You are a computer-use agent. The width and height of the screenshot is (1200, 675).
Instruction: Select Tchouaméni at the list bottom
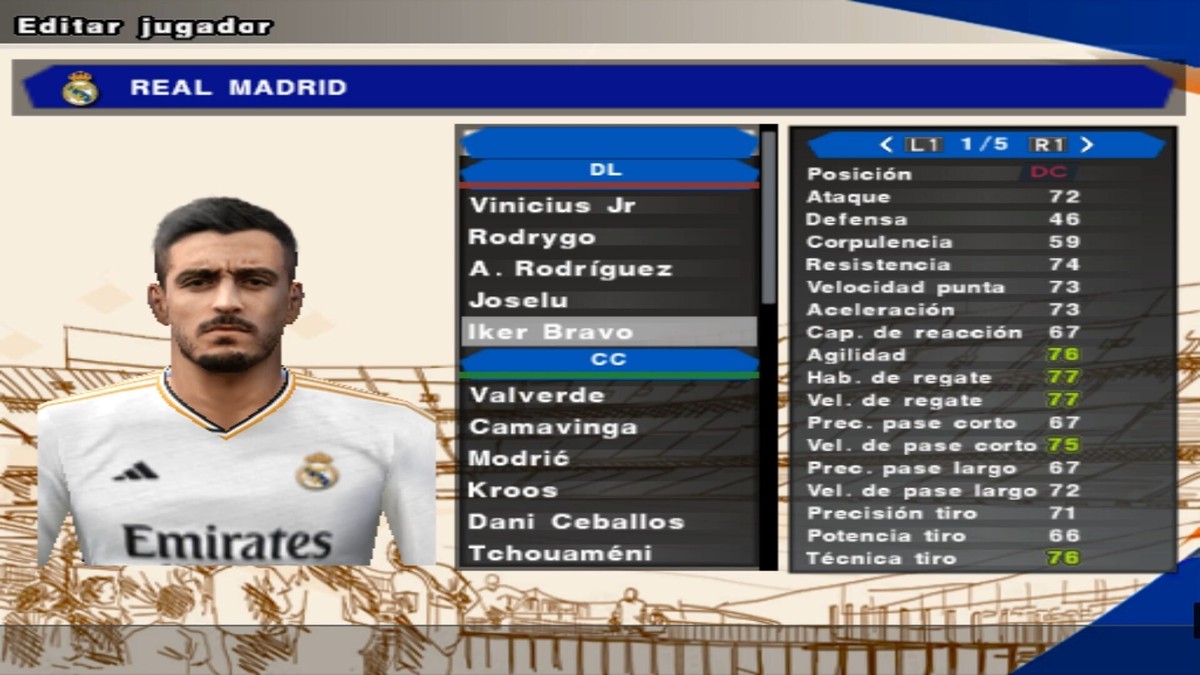tap(560, 553)
